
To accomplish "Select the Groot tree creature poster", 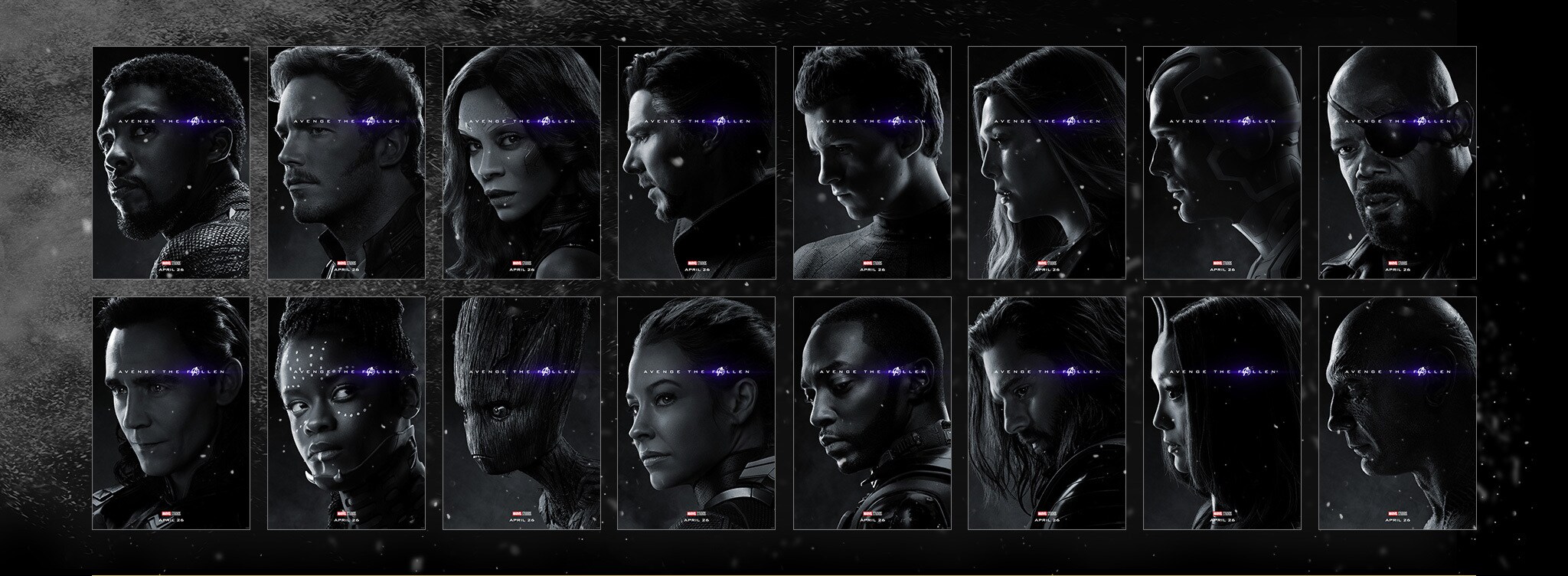I will click(521, 413).
